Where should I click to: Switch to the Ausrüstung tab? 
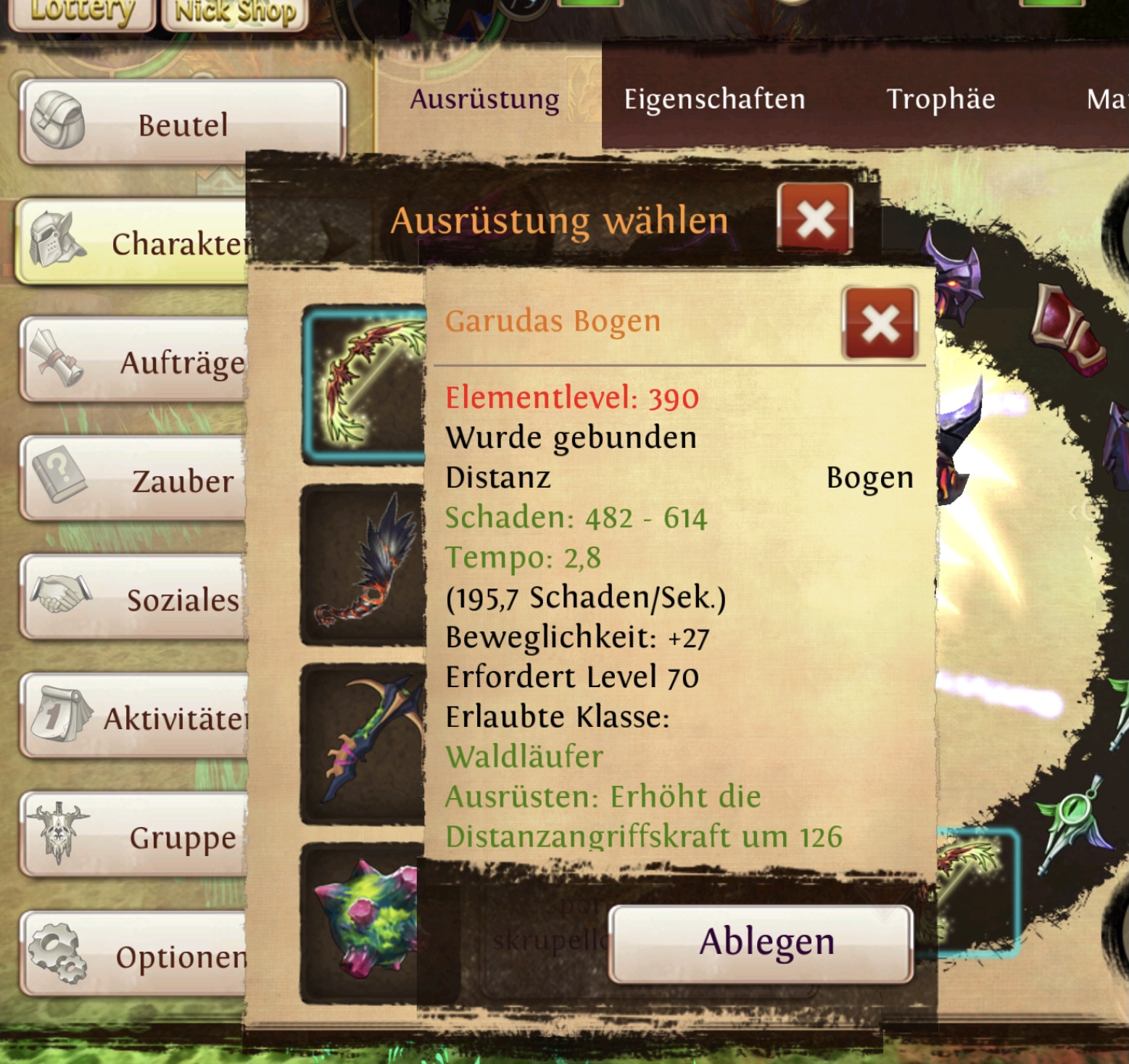click(484, 99)
